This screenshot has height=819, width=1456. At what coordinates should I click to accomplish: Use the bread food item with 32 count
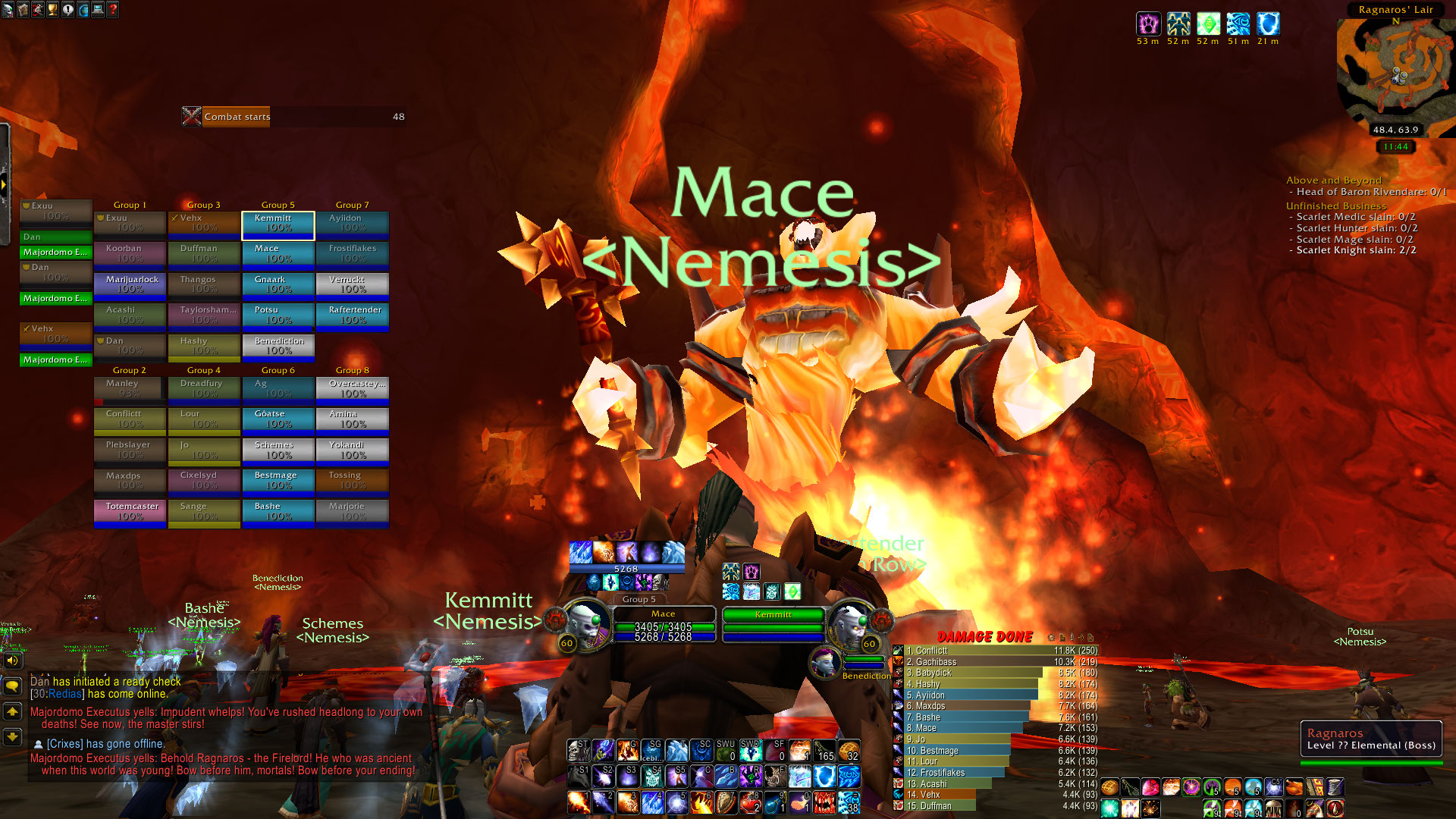[x=849, y=751]
